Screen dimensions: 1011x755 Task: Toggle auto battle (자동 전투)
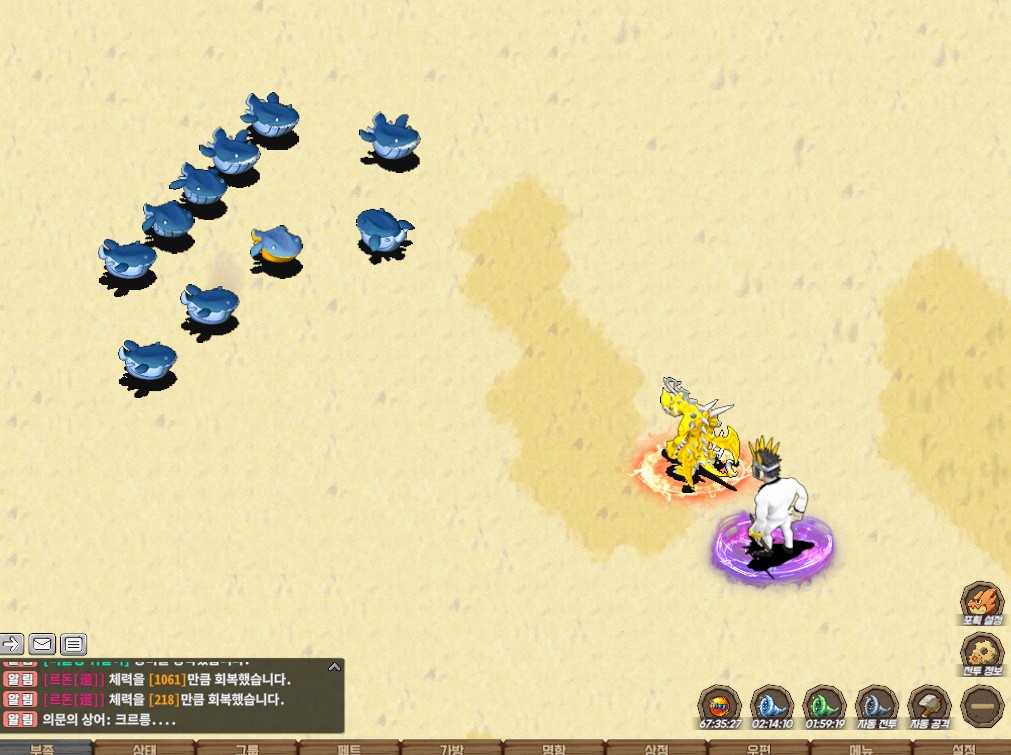click(876, 704)
